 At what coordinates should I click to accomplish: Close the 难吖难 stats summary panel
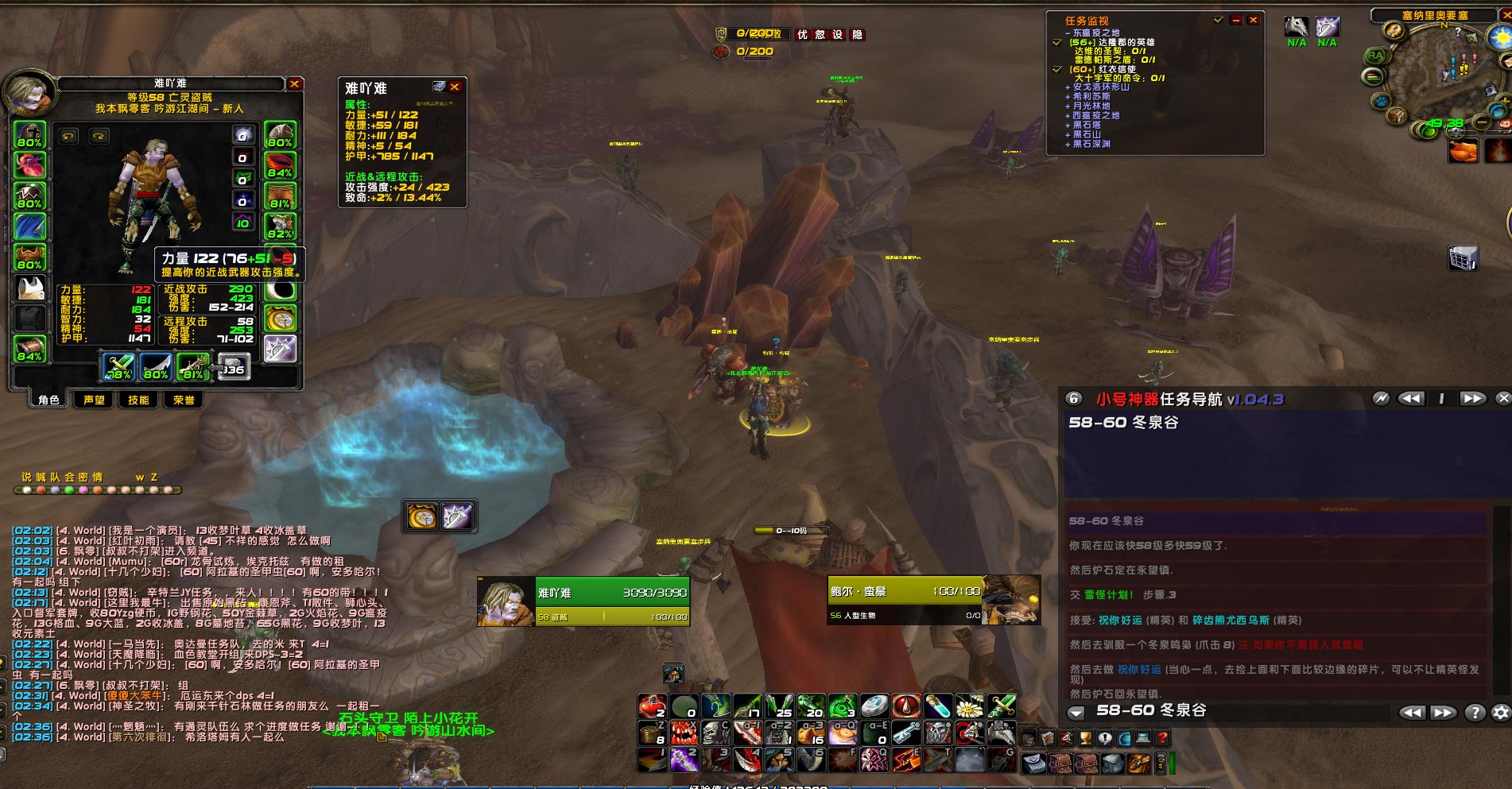455,87
